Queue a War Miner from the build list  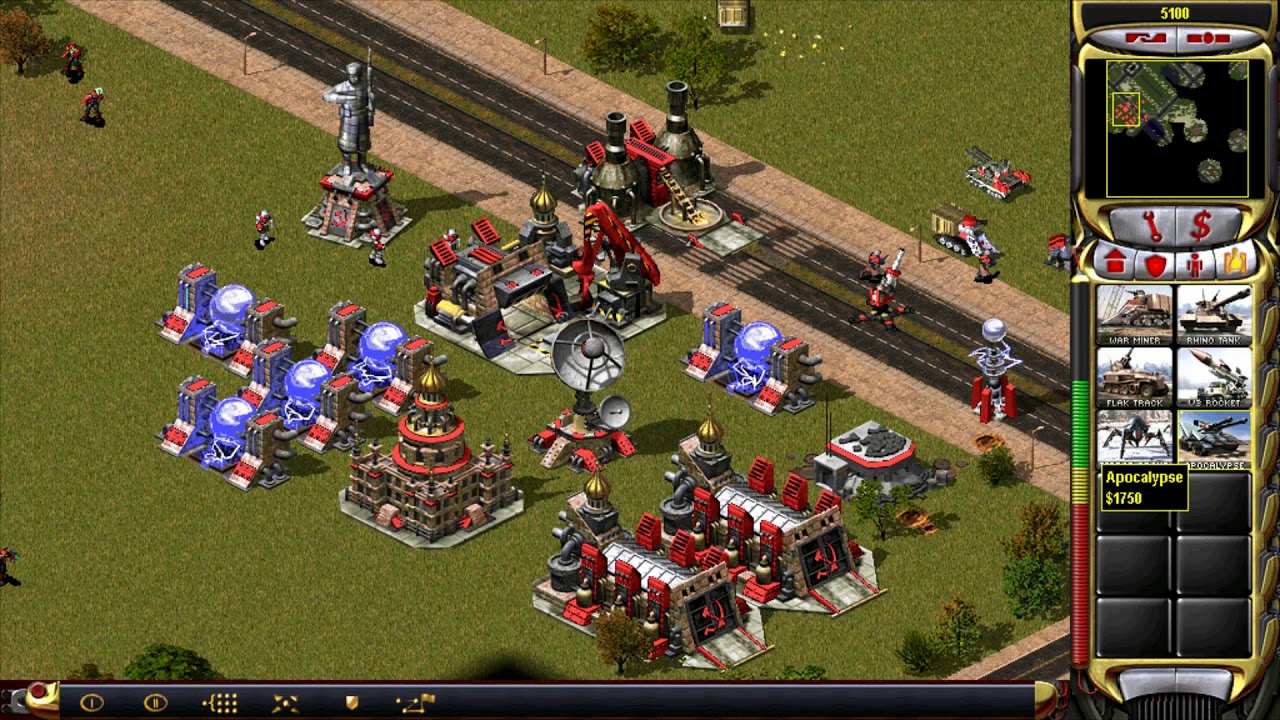click(1134, 315)
